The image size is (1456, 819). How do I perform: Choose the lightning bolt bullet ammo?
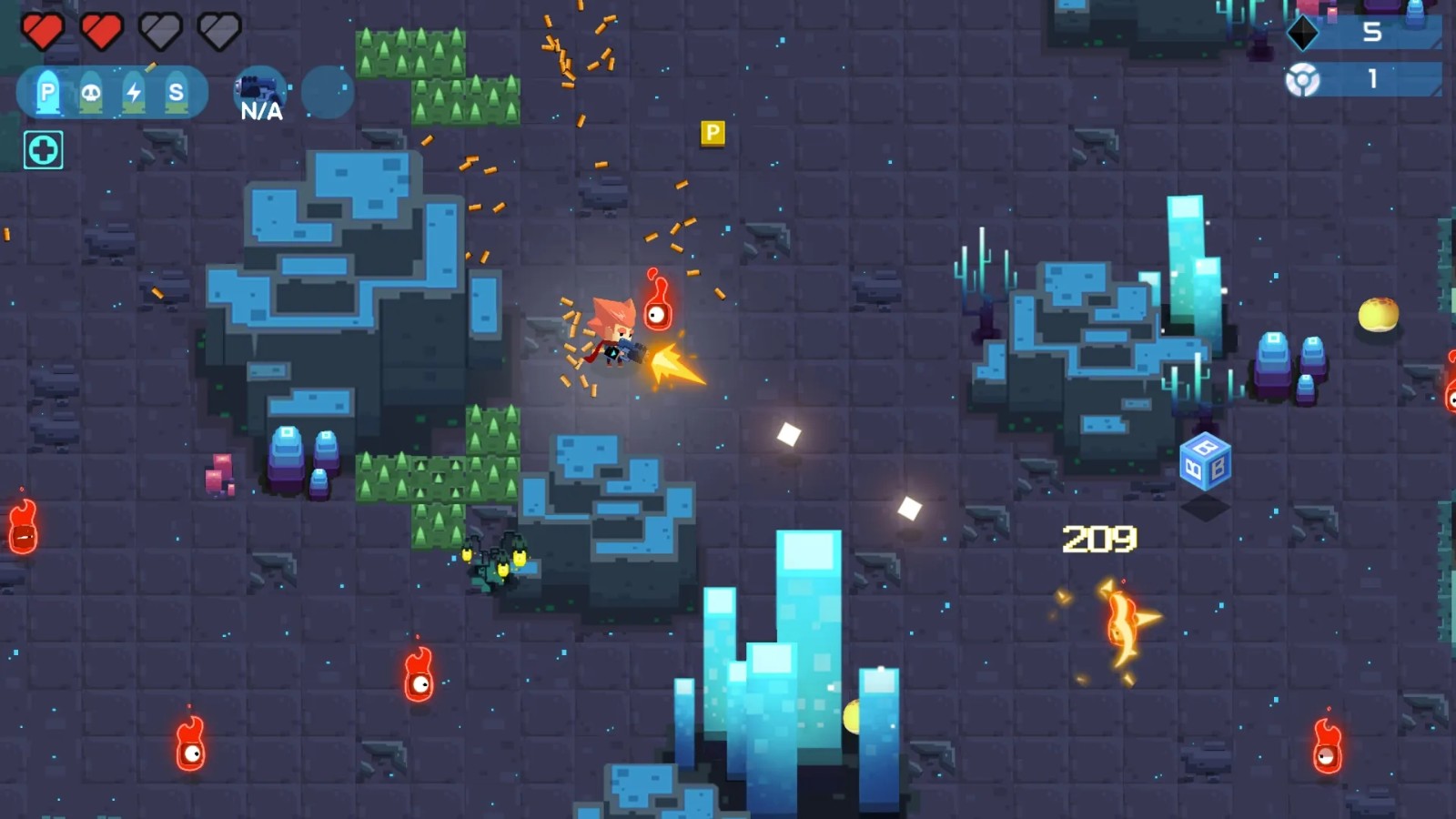(x=134, y=92)
